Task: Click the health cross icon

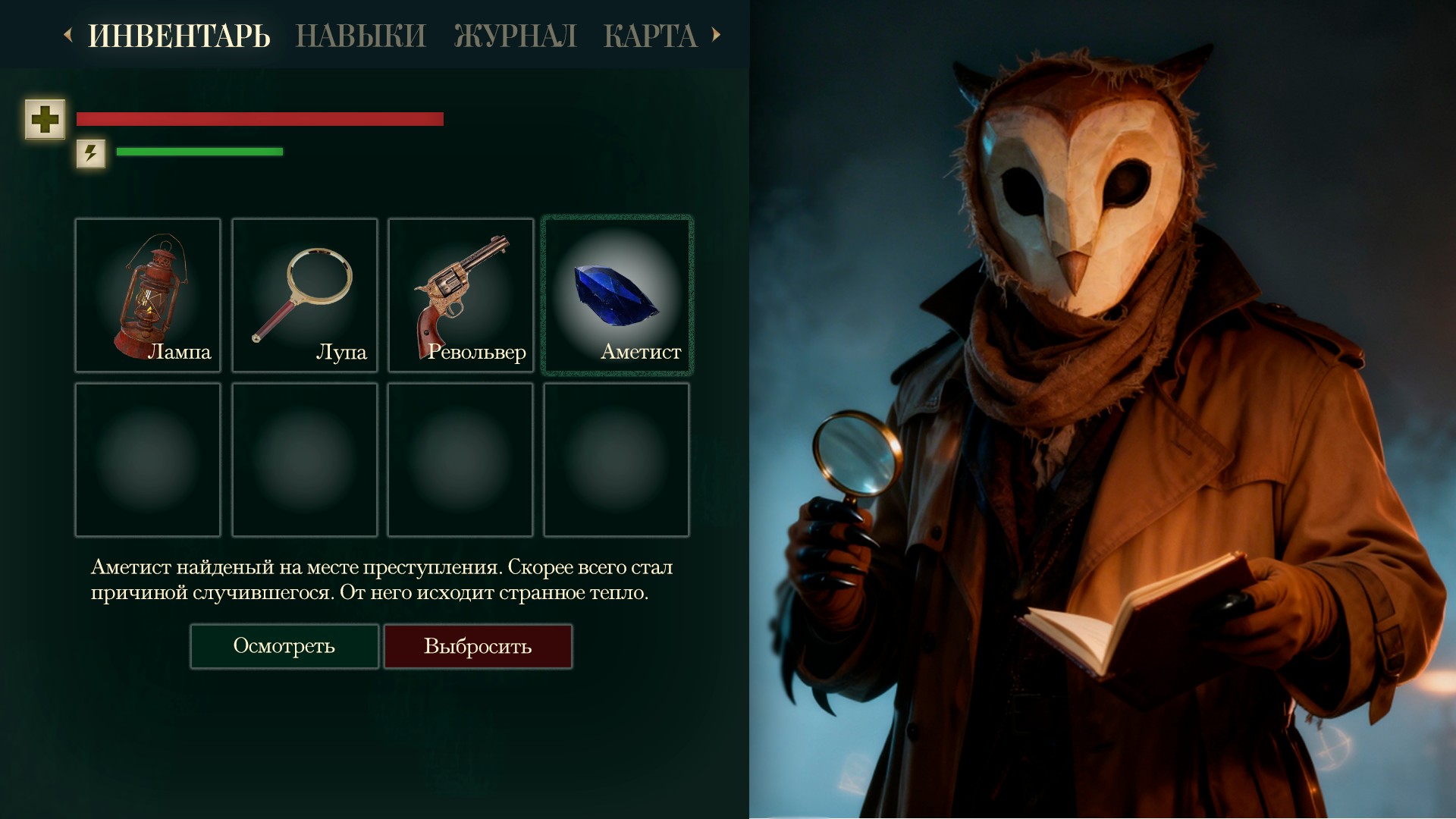Action: click(x=45, y=119)
